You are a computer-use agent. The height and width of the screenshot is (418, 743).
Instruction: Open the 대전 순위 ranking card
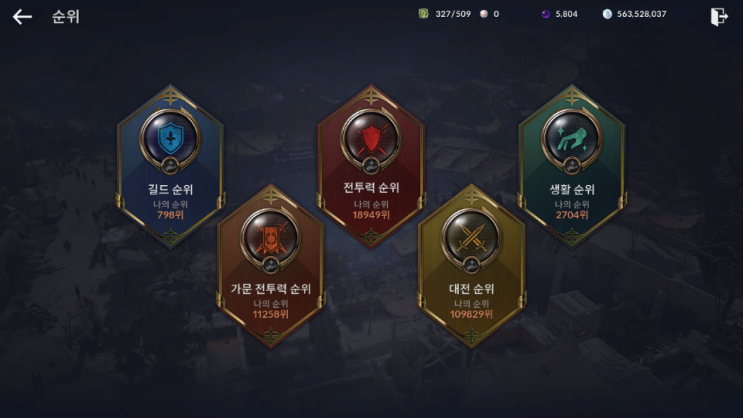(472, 265)
